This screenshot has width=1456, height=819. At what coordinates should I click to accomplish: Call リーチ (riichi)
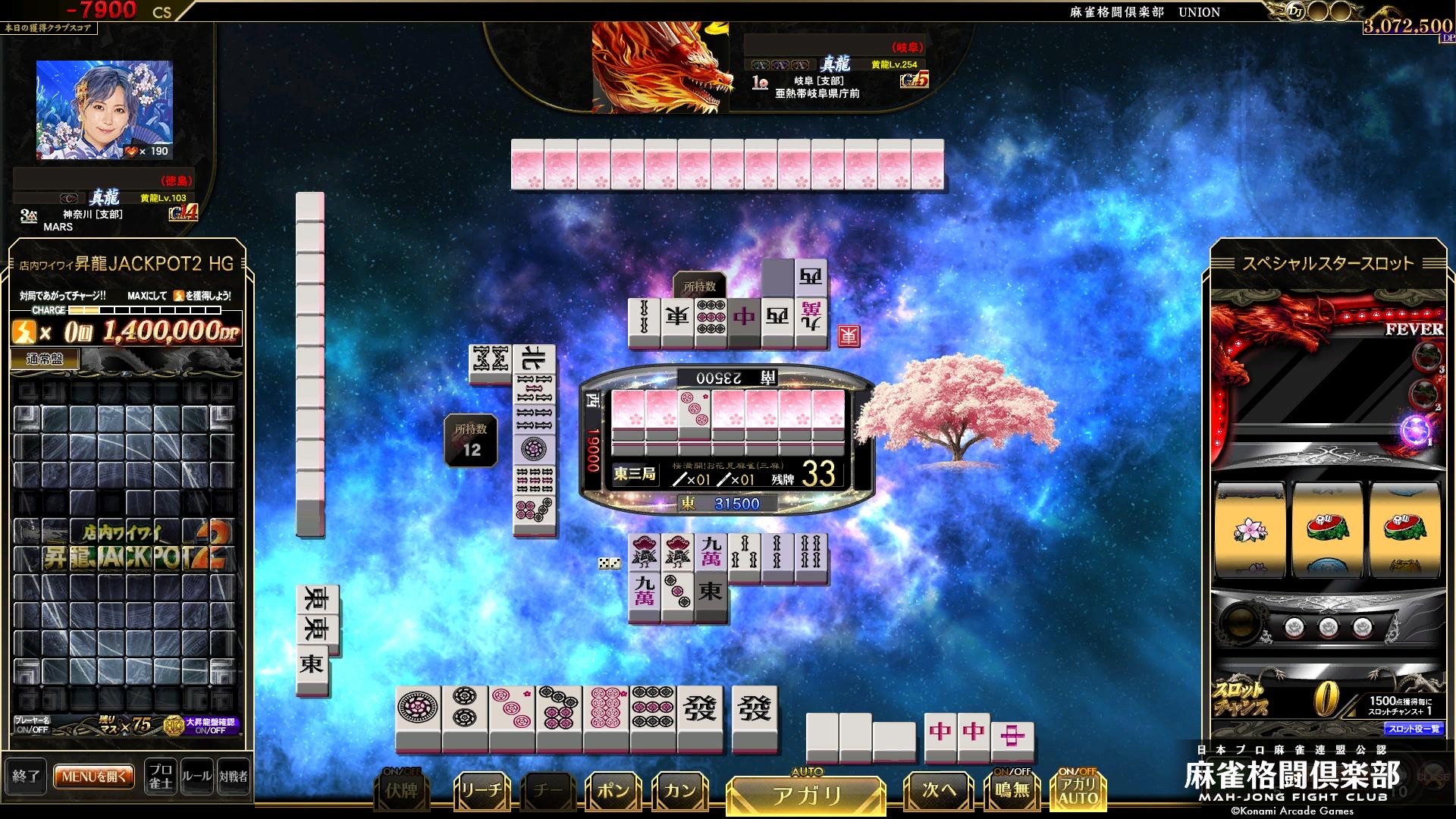point(481,792)
